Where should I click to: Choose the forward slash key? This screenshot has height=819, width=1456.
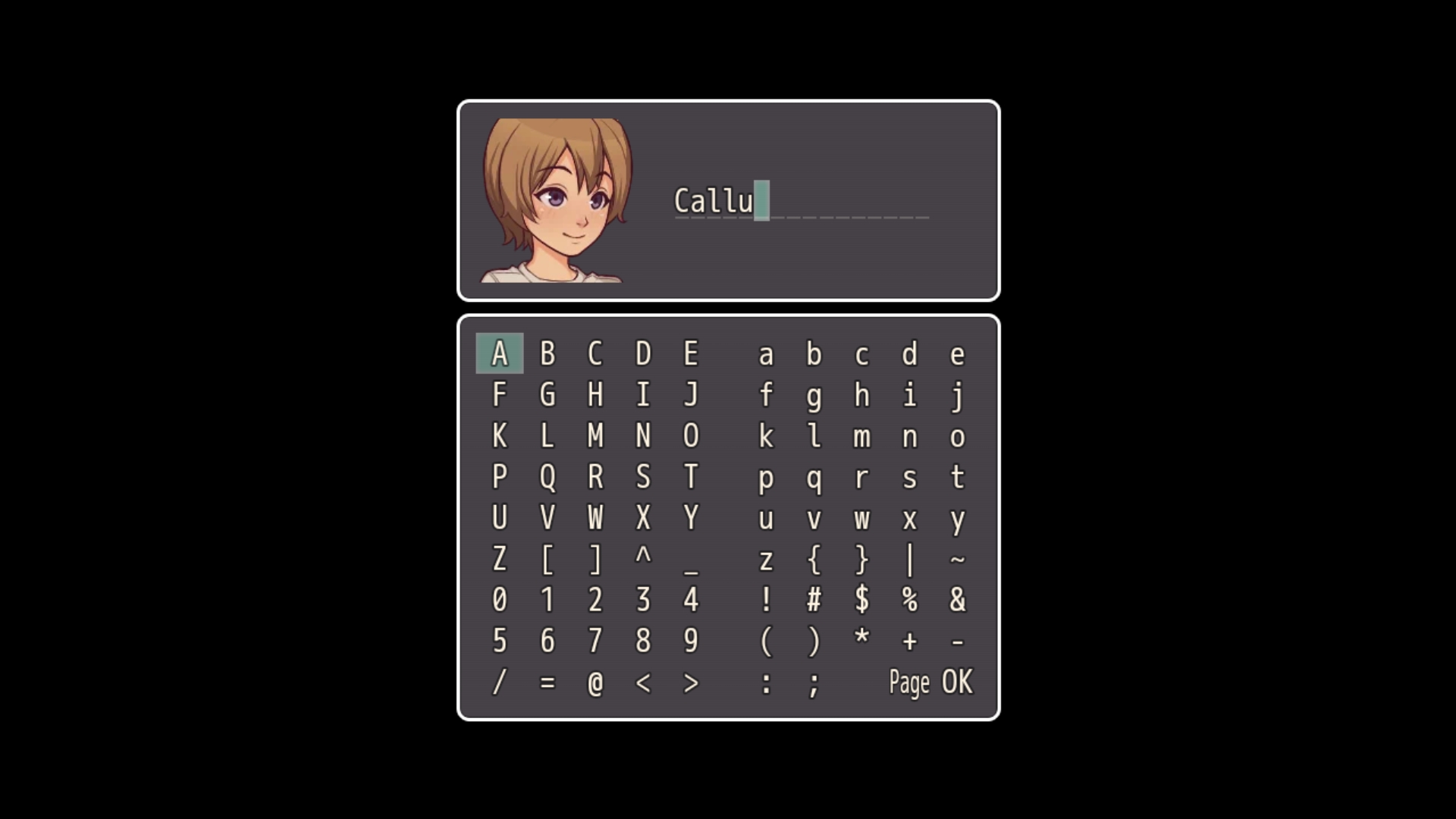[499, 682]
